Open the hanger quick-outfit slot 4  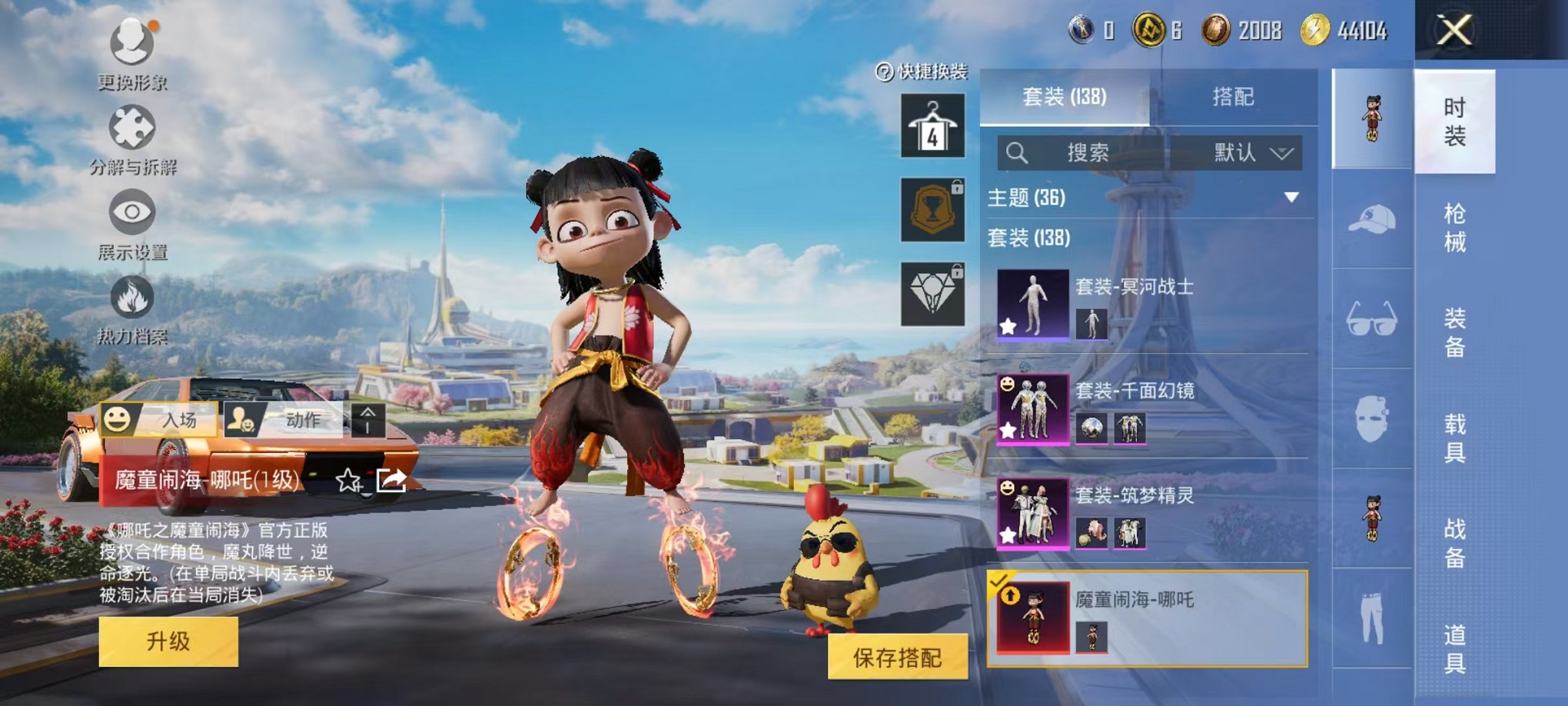932,126
